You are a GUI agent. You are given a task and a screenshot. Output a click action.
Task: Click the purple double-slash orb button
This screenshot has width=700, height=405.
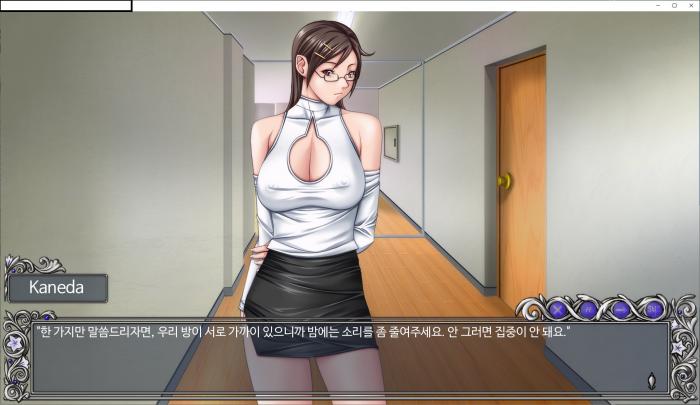point(588,310)
